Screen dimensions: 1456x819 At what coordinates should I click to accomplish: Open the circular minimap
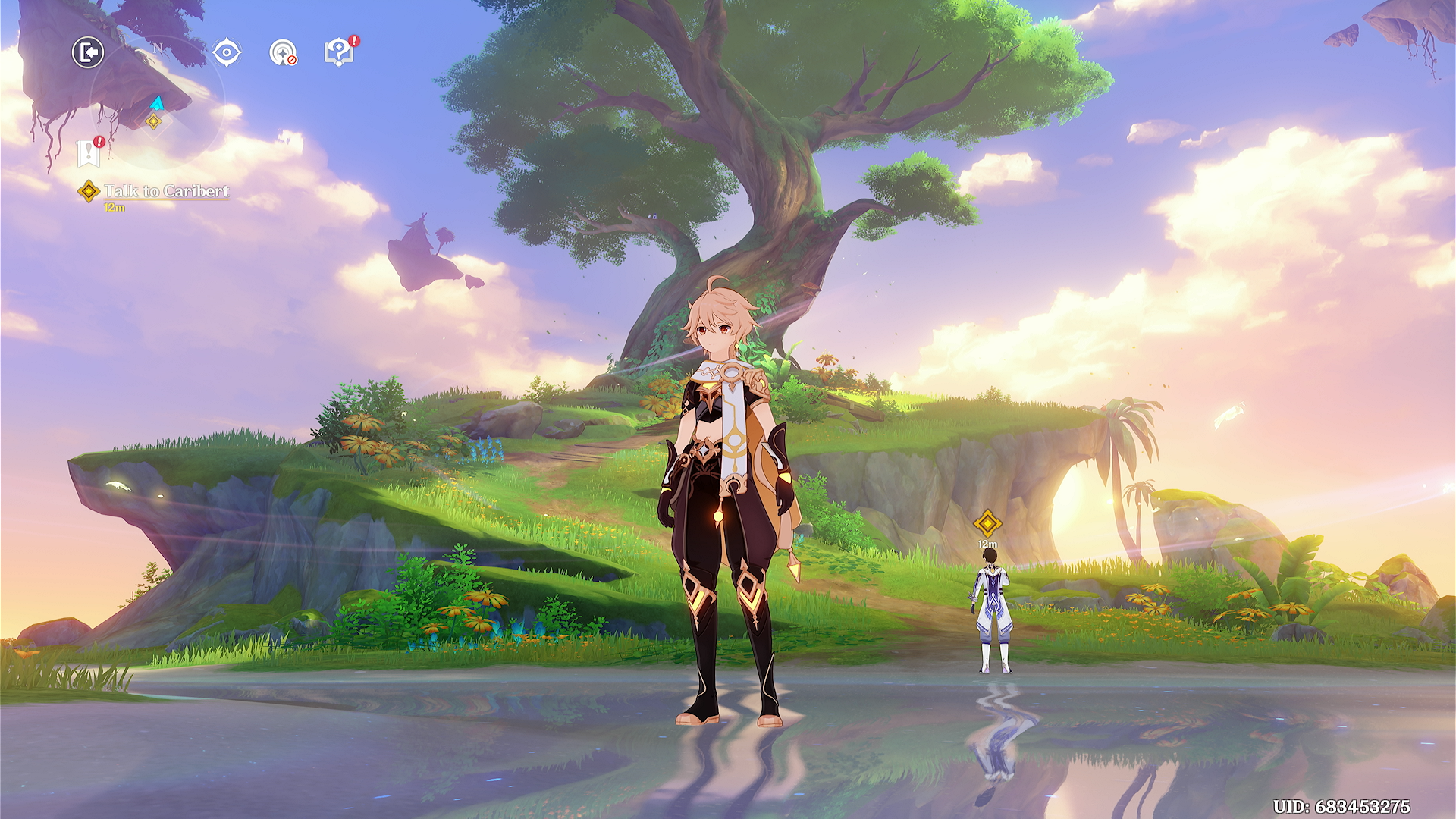click(158, 102)
